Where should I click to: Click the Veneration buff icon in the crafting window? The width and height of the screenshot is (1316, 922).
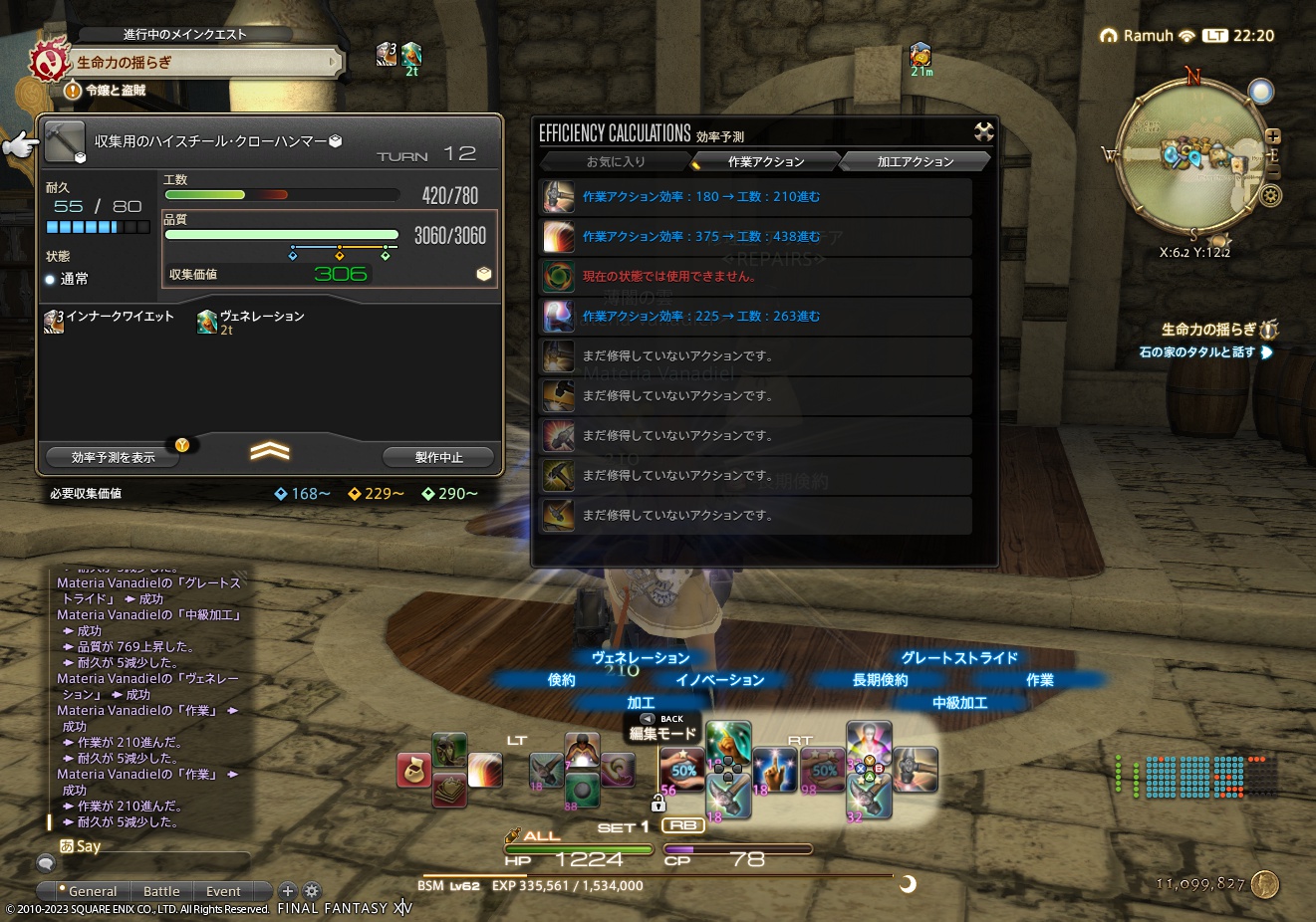[206, 322]
